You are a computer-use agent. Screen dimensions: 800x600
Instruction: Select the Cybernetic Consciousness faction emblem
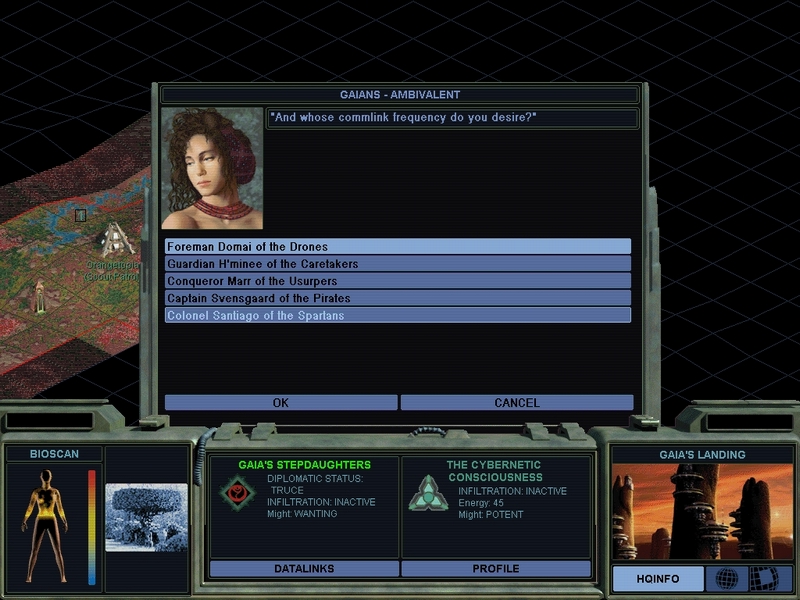point(428,493)
